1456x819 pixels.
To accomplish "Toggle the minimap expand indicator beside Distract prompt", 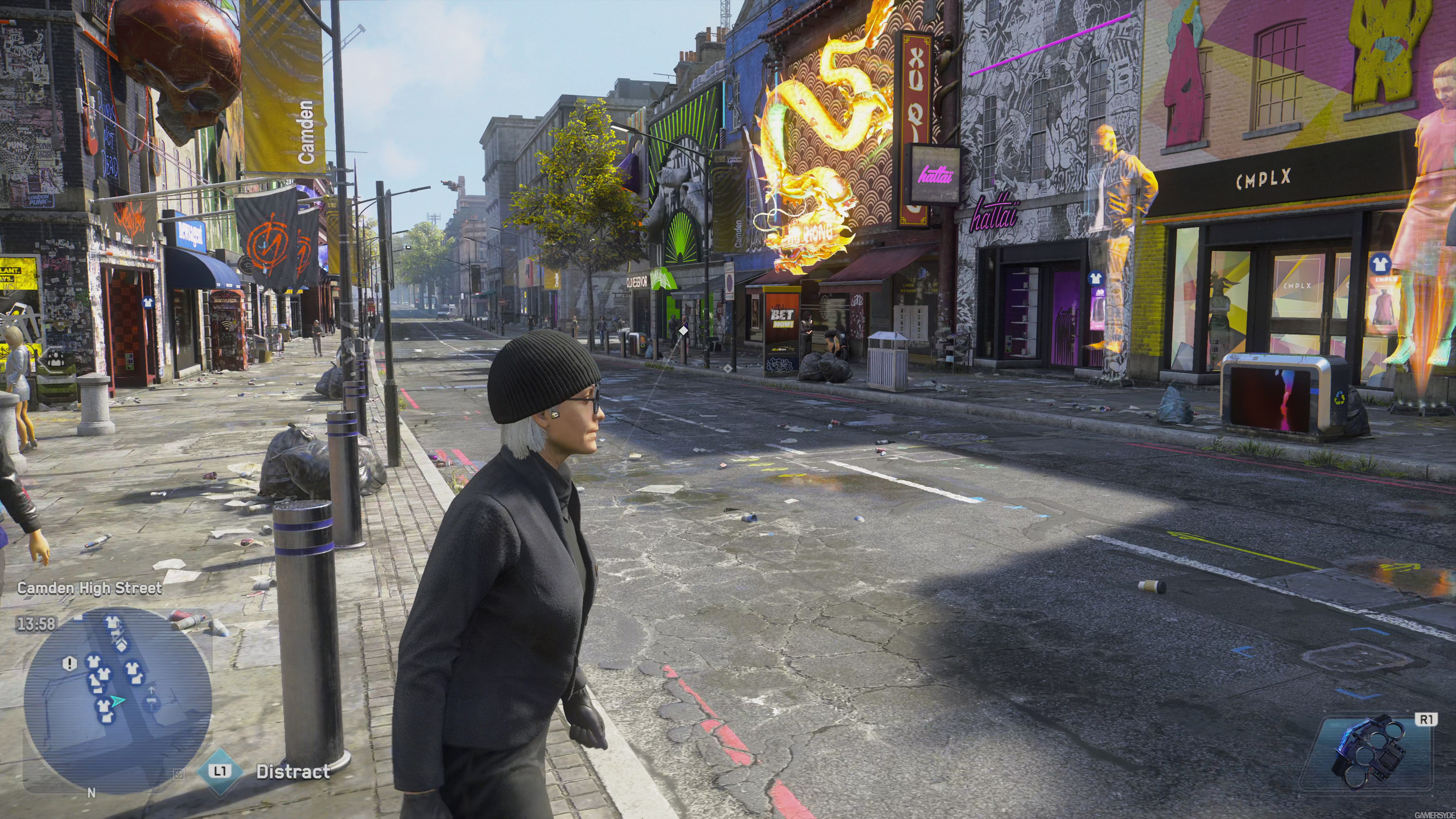I will (179, 775).
